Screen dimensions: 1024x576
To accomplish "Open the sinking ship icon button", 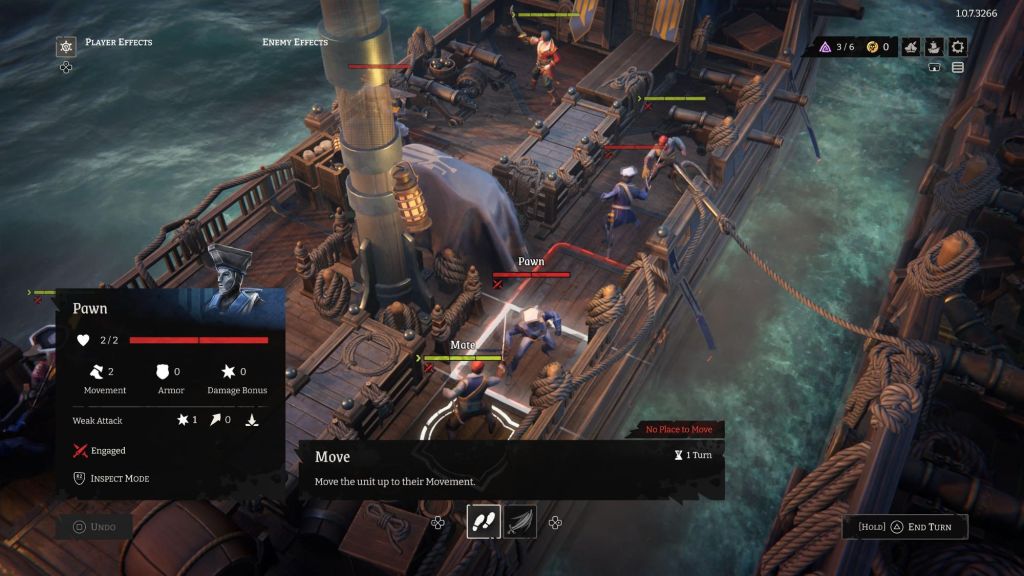I will [911, 46].
